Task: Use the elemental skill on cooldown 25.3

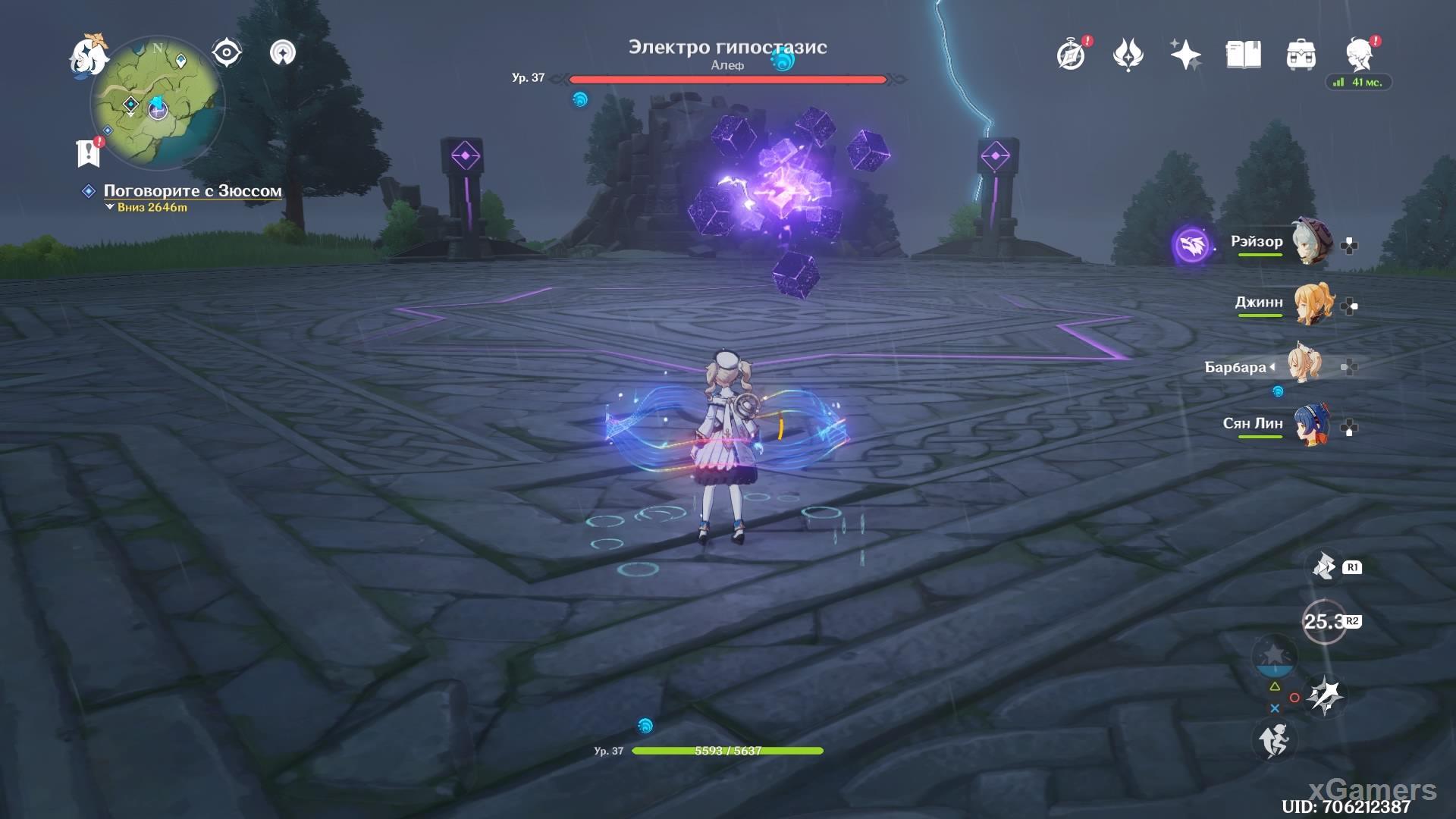Action: click(x=1323, y=622)
